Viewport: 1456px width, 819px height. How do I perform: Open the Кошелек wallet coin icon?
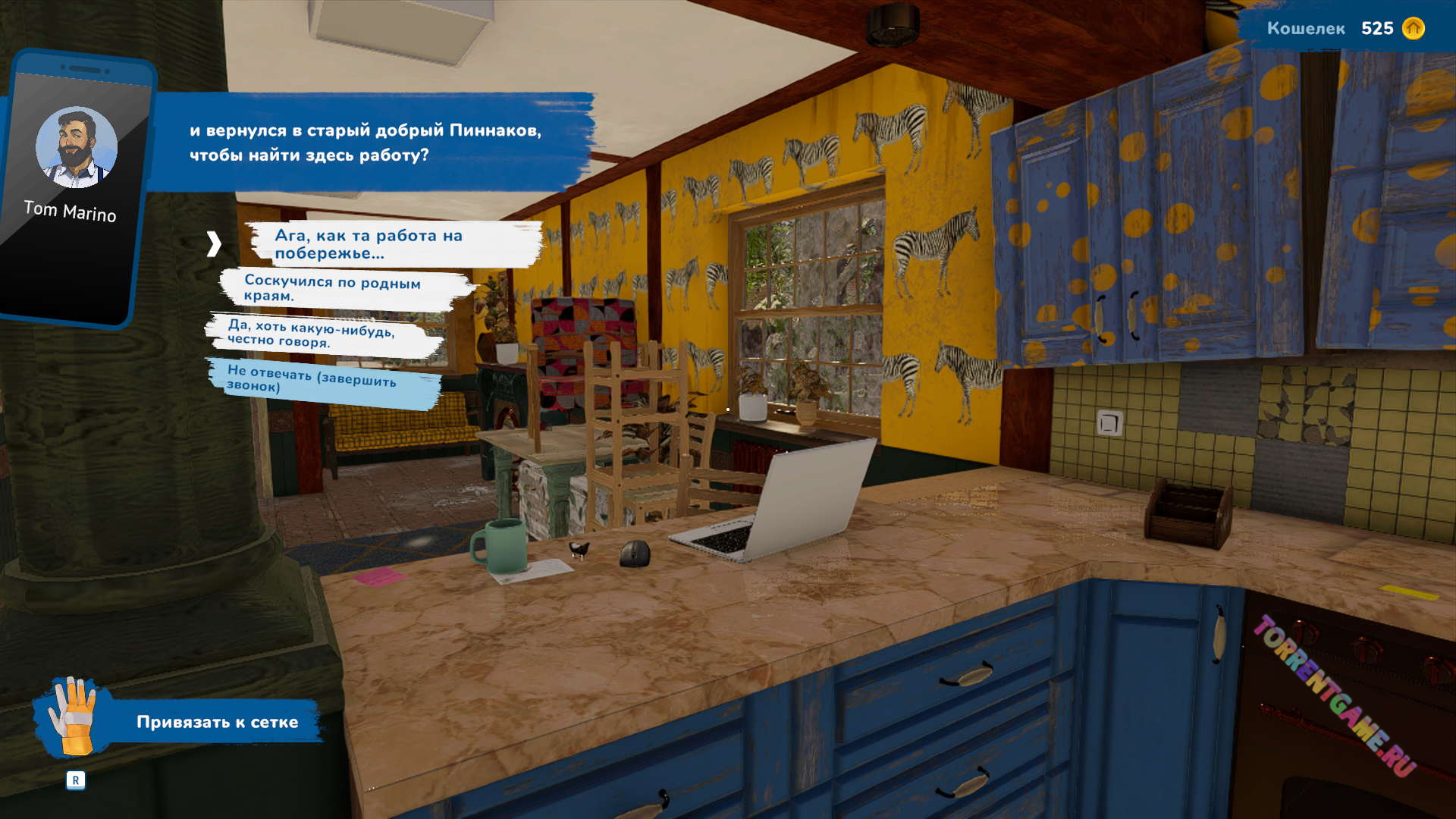(1413, 29)
